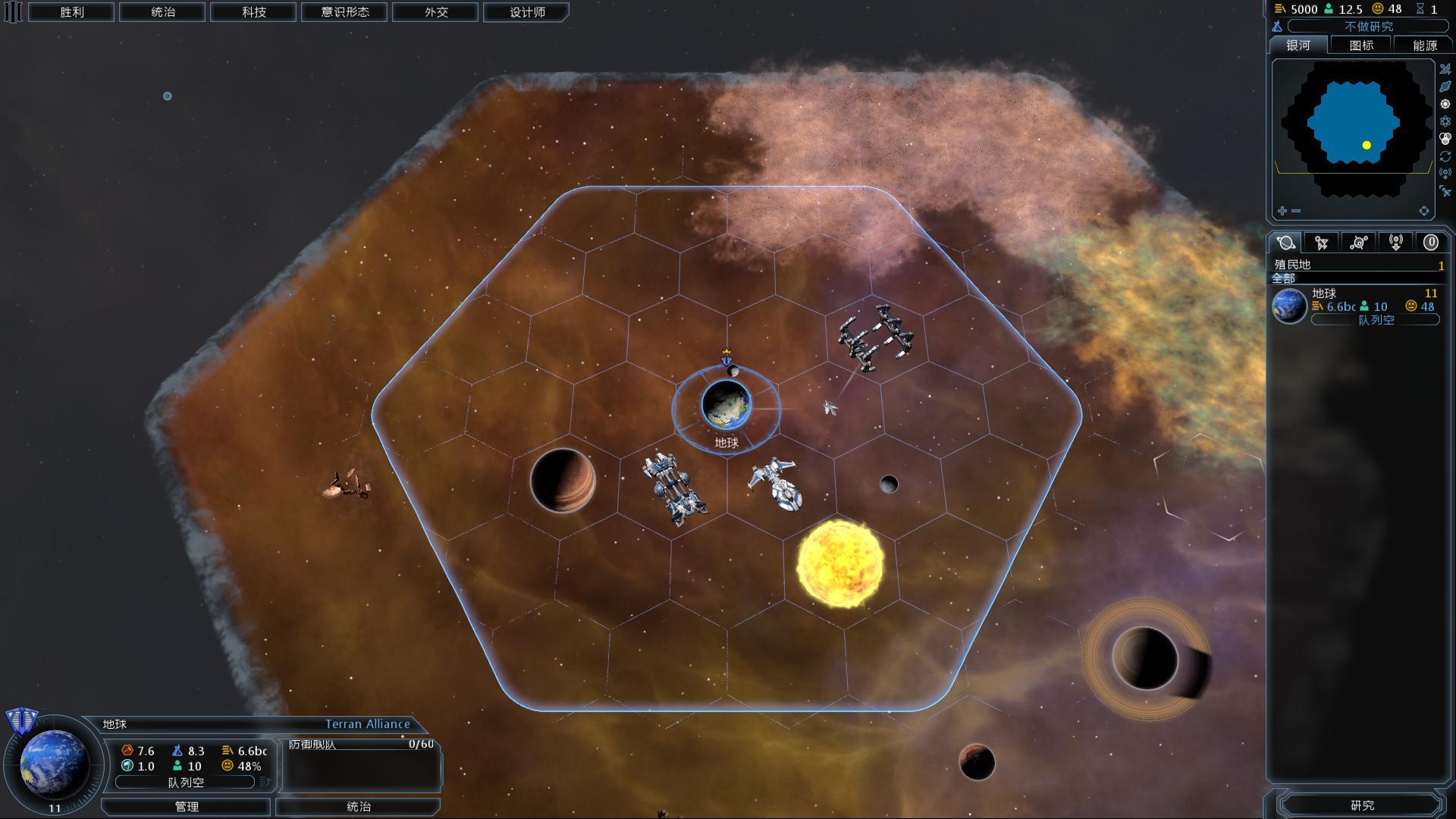Open the 意识形态 ideology menu

point(344,12)
